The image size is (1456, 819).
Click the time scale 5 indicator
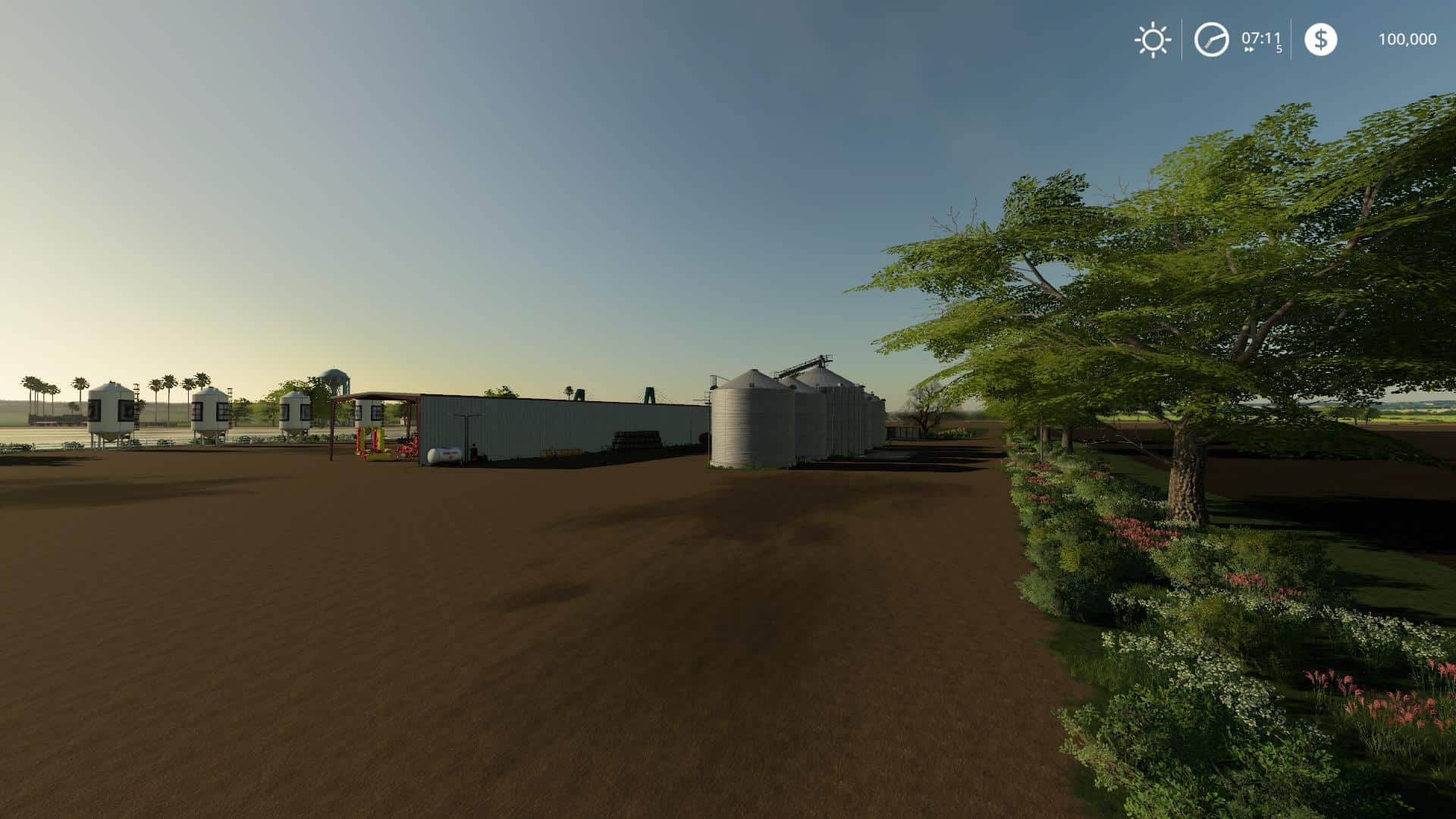click(x=1278, y=49)
